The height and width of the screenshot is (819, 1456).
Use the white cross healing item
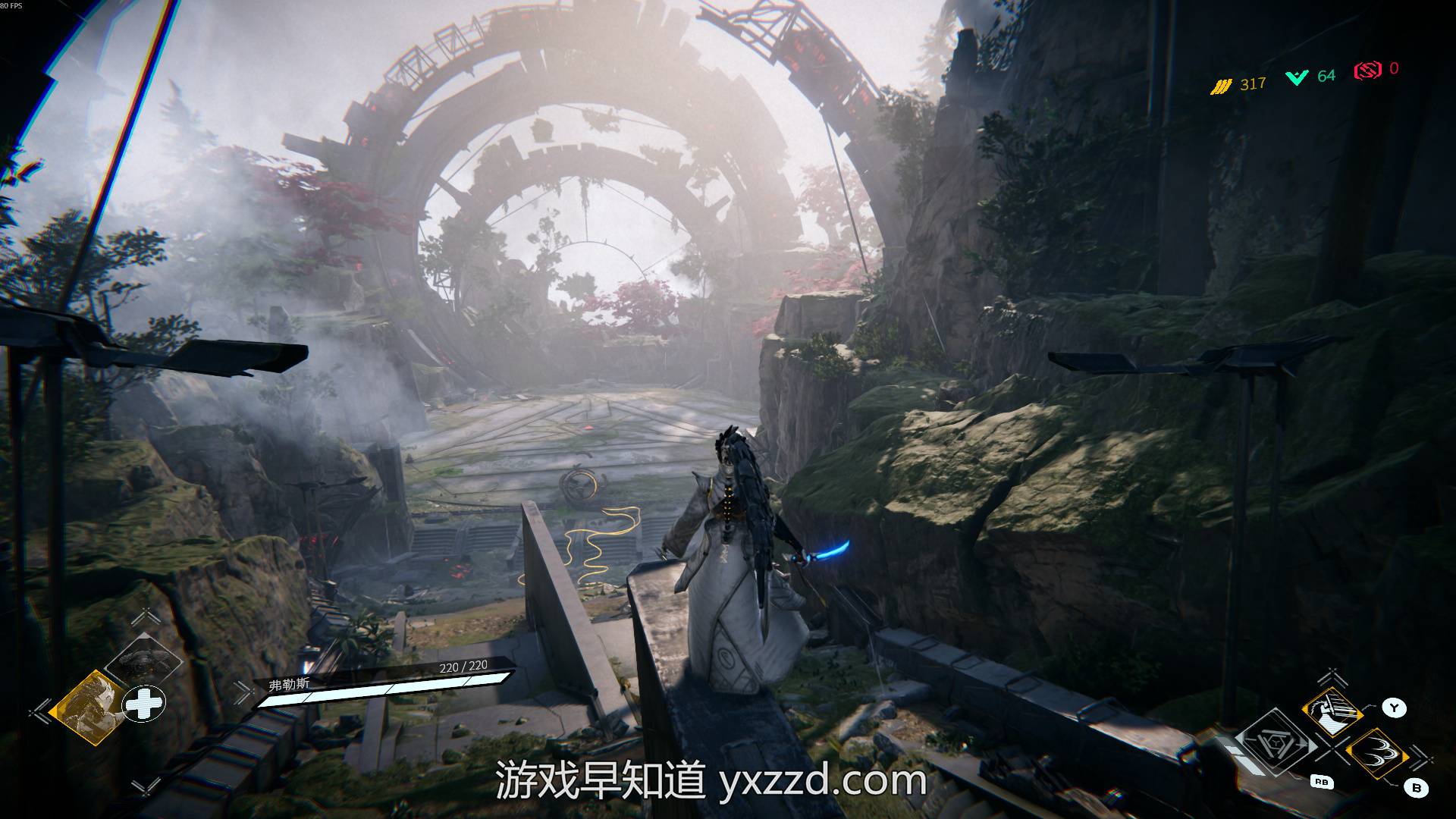144,704
